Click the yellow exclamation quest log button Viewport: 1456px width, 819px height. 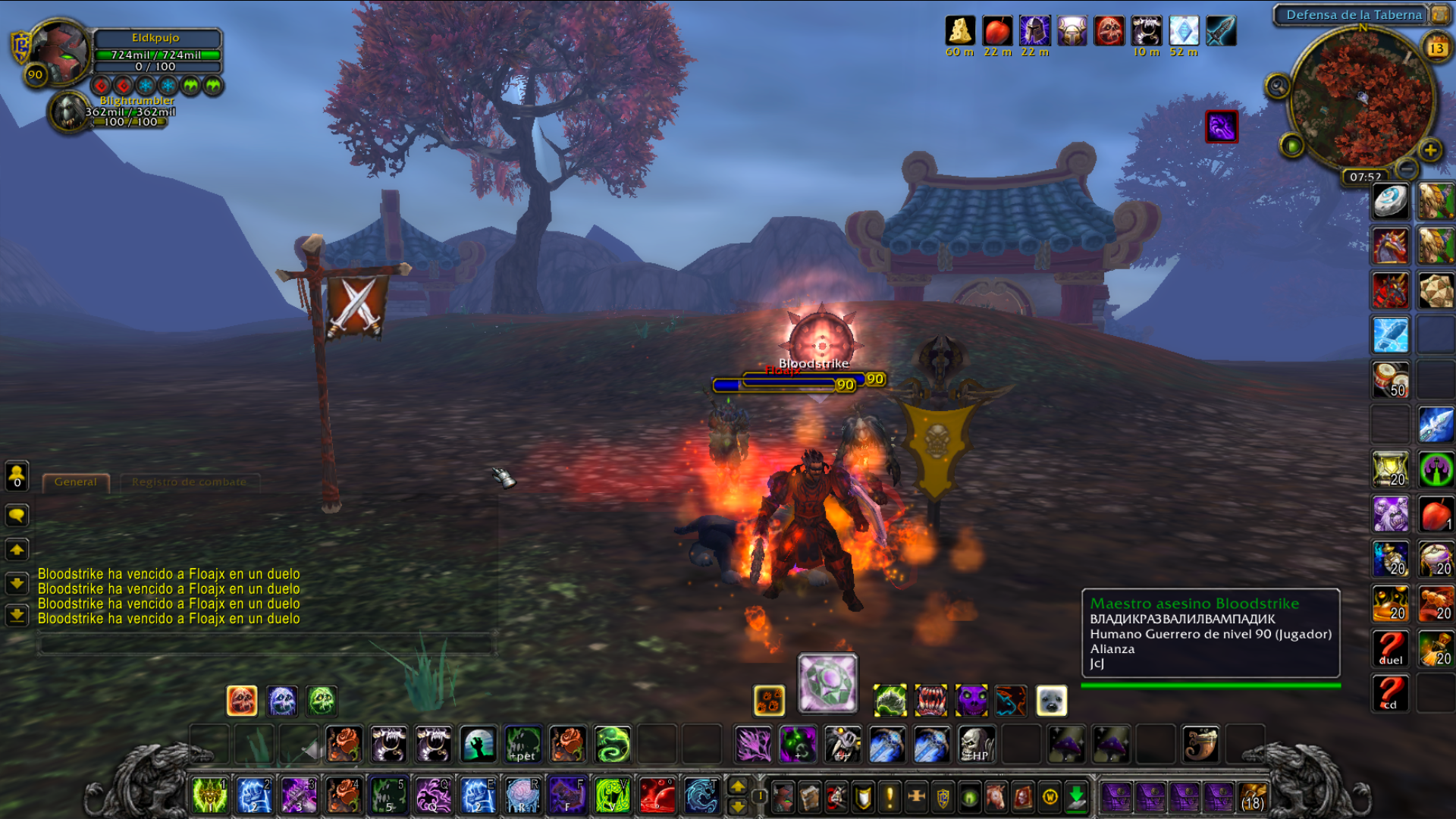890,797
